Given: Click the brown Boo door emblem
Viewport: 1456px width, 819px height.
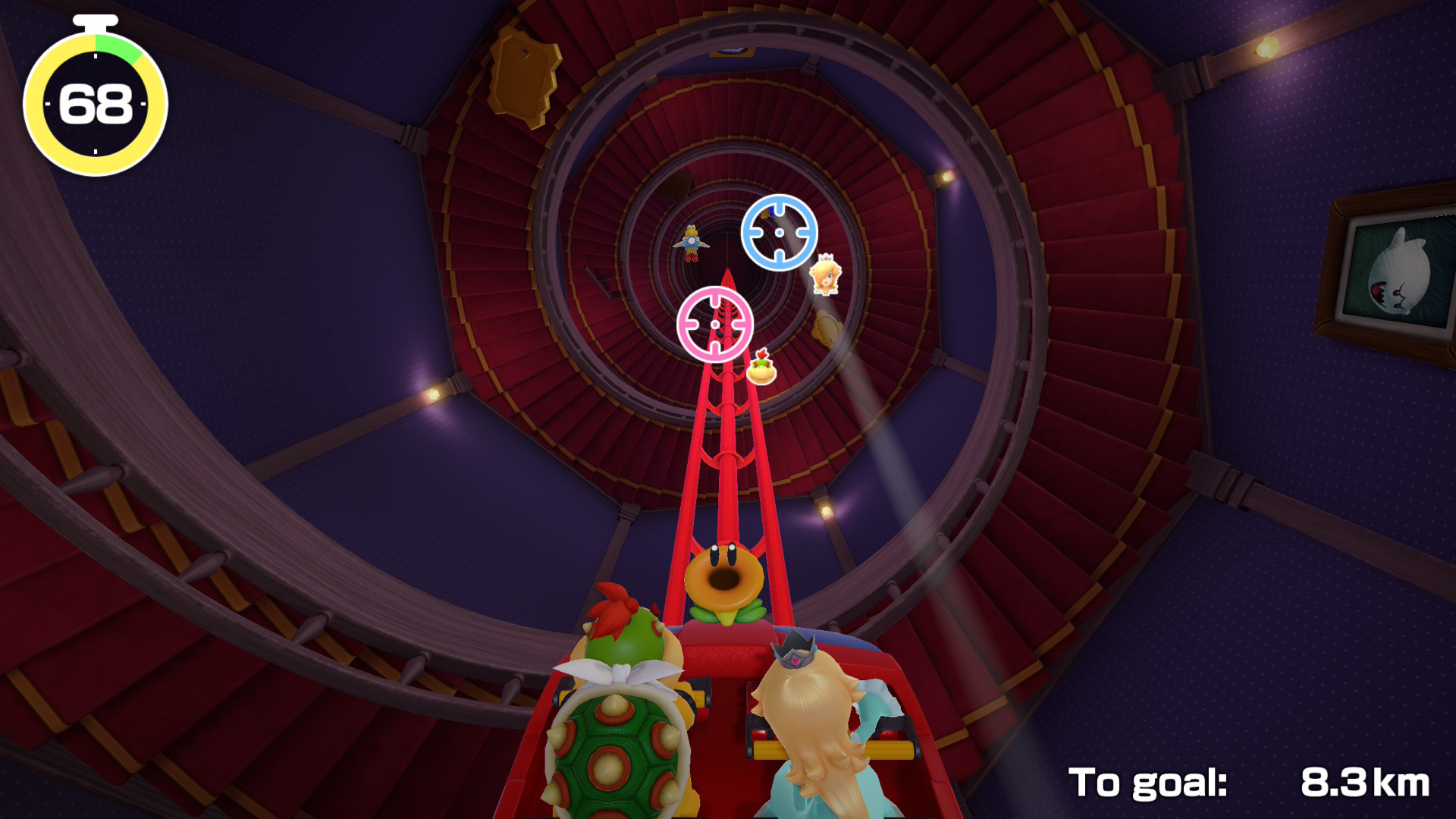Looking at the screenshot, I should [x=826, y=328].
